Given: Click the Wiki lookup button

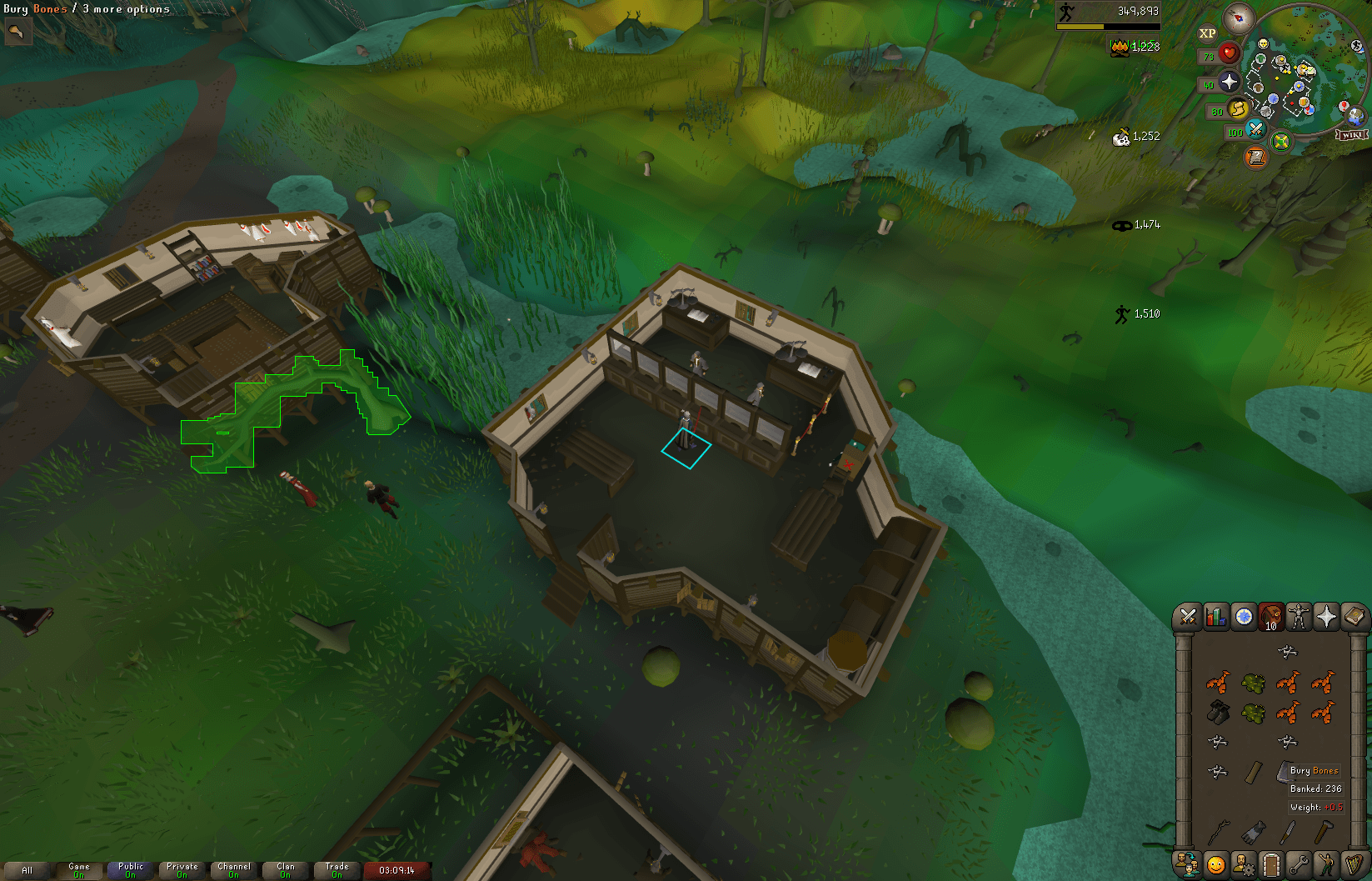Looking at the screenshot, I should click(1351, 133).
